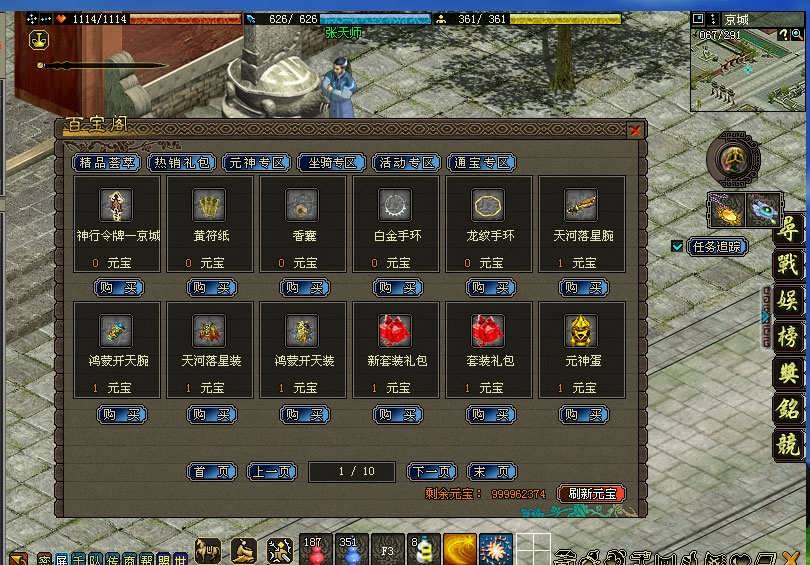Switch to the 精品荟萃 tab
Screen dimensions: 810x565
pyautogui.click(x=106, y=163)
